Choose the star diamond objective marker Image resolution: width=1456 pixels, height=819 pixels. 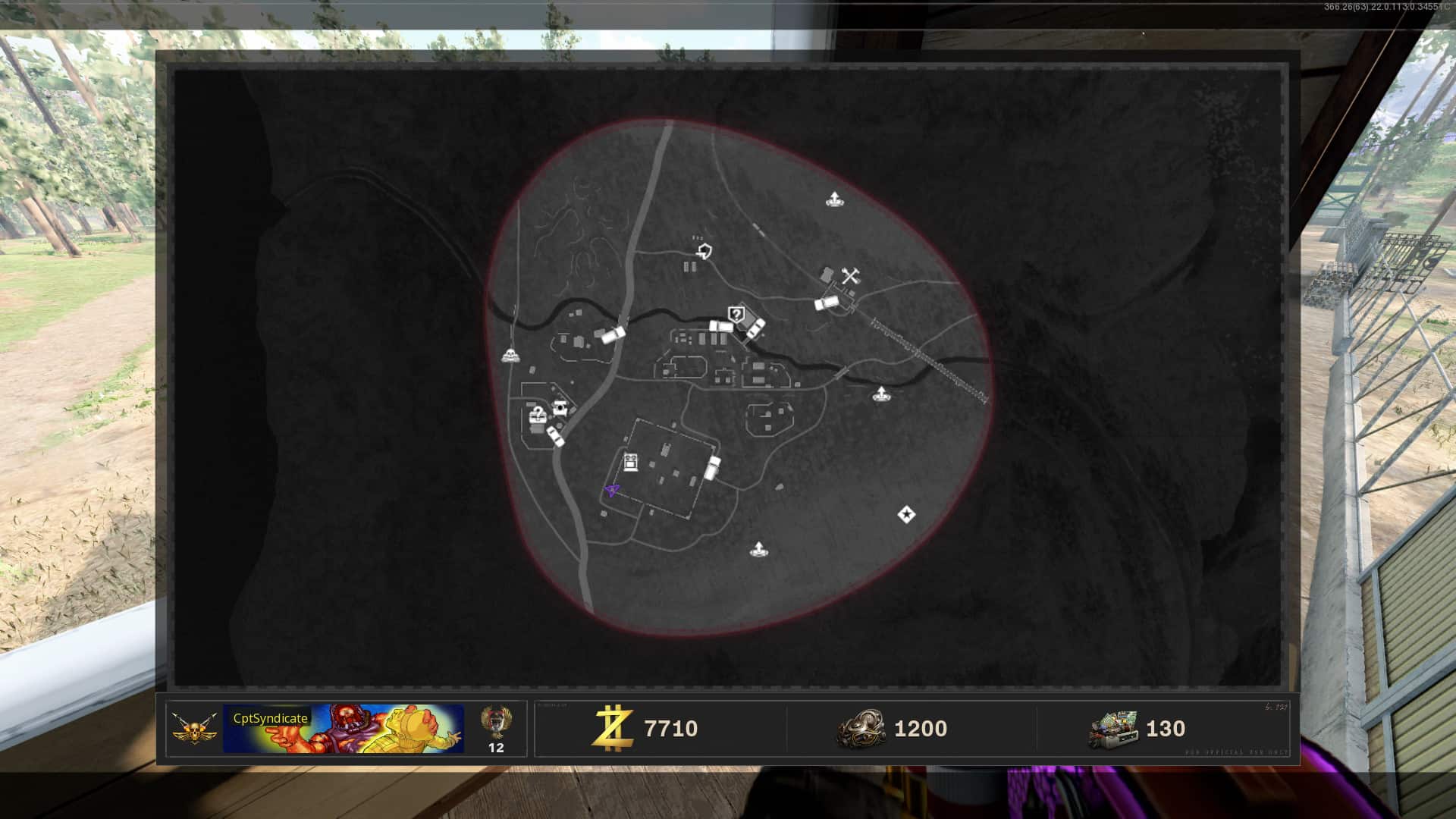tap(905, 515)
